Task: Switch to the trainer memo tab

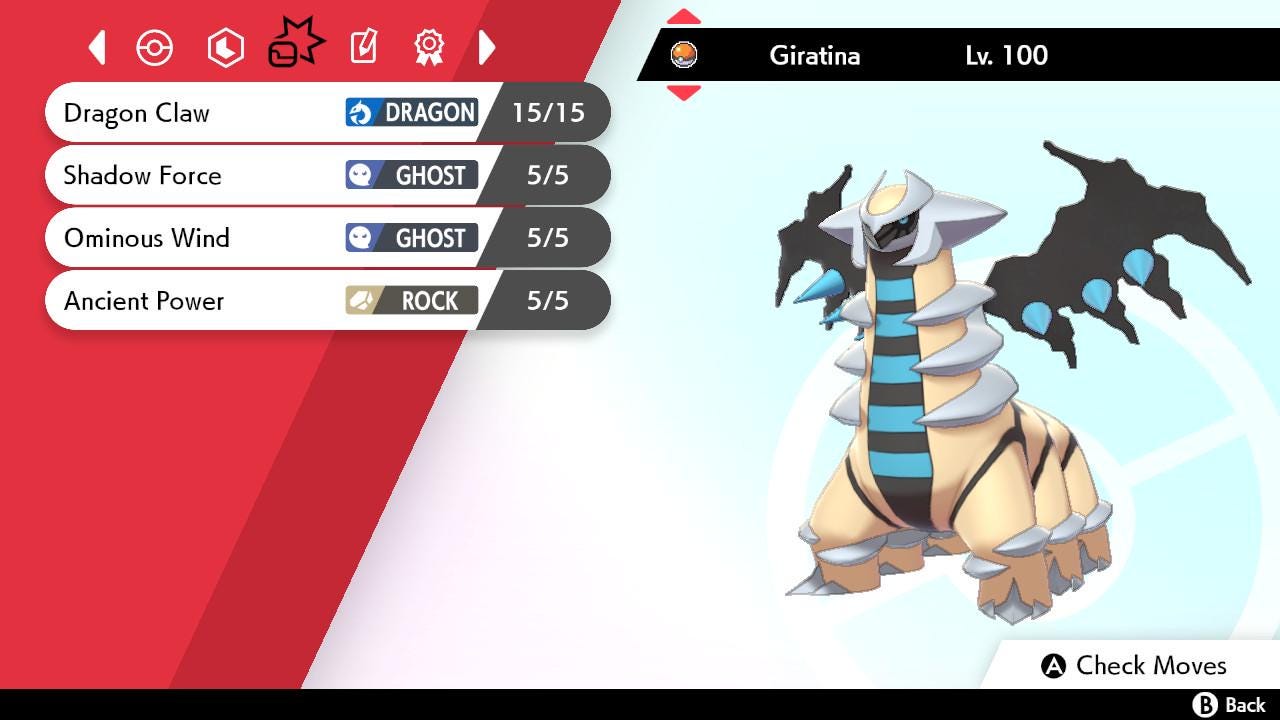Action: [363, 47]
